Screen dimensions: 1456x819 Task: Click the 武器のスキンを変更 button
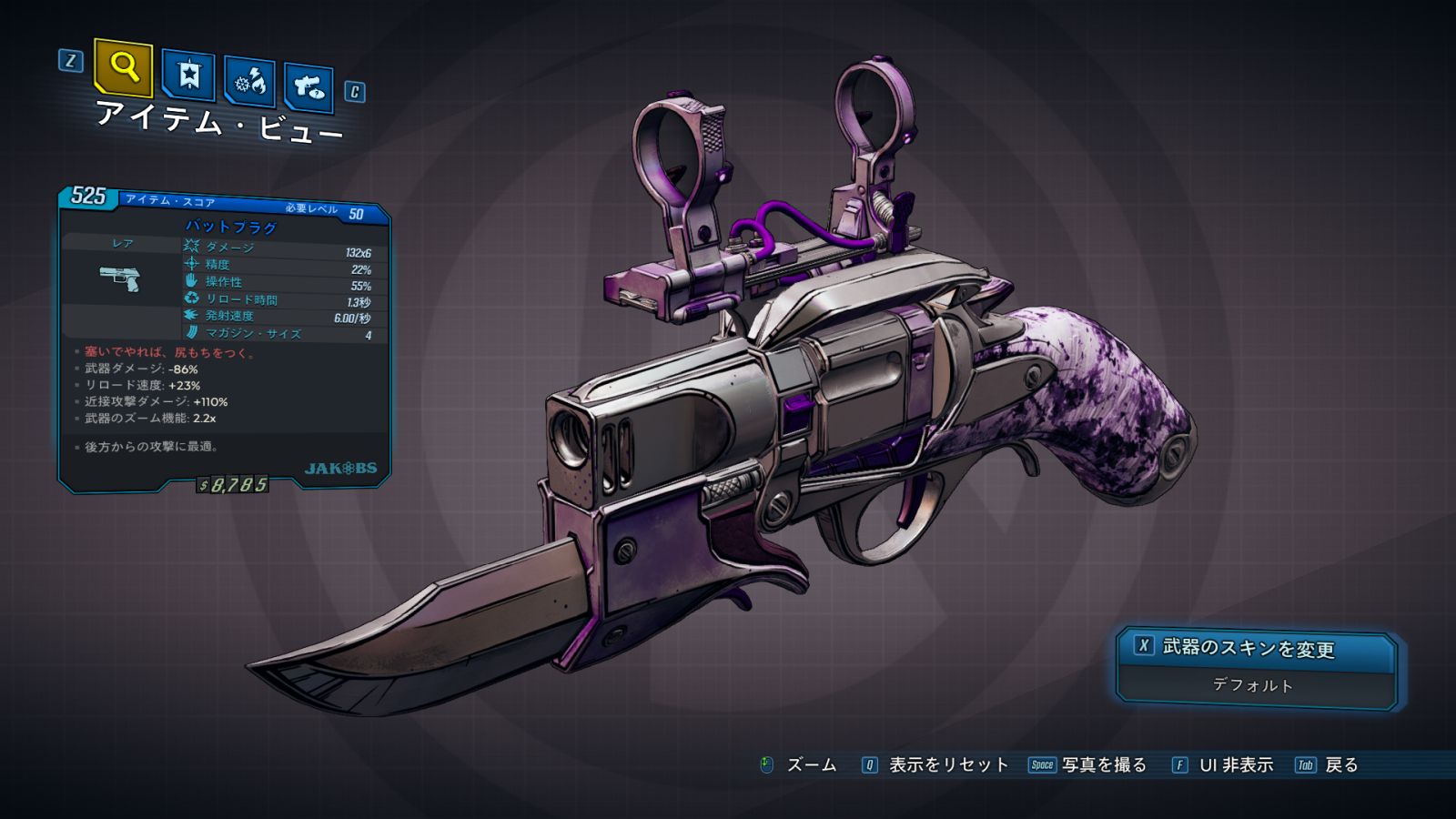pyautogui.click(x=1255, y=648)
